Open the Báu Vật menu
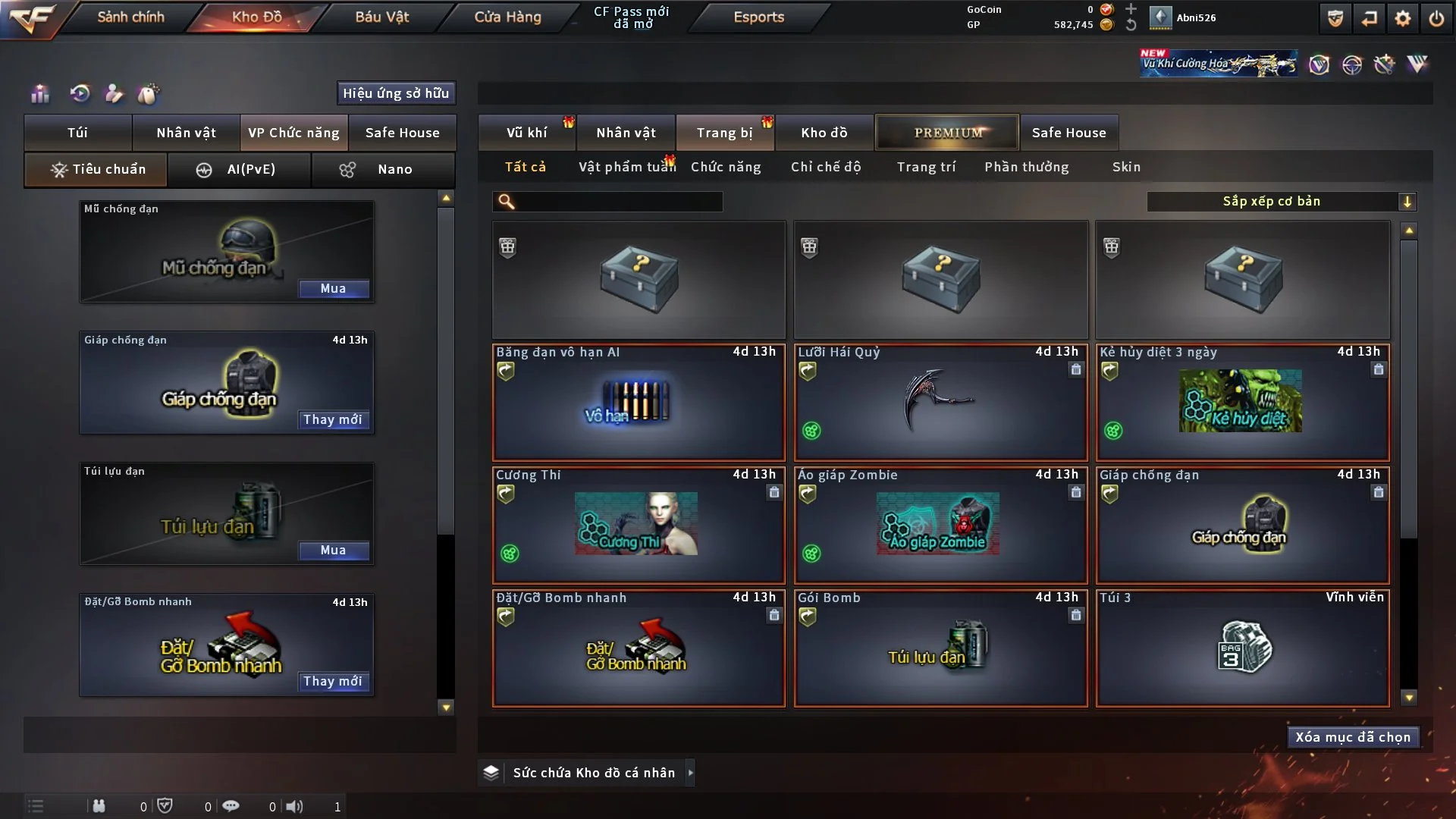The height and width of the screenshot is (819, 1456). point(381,17)
